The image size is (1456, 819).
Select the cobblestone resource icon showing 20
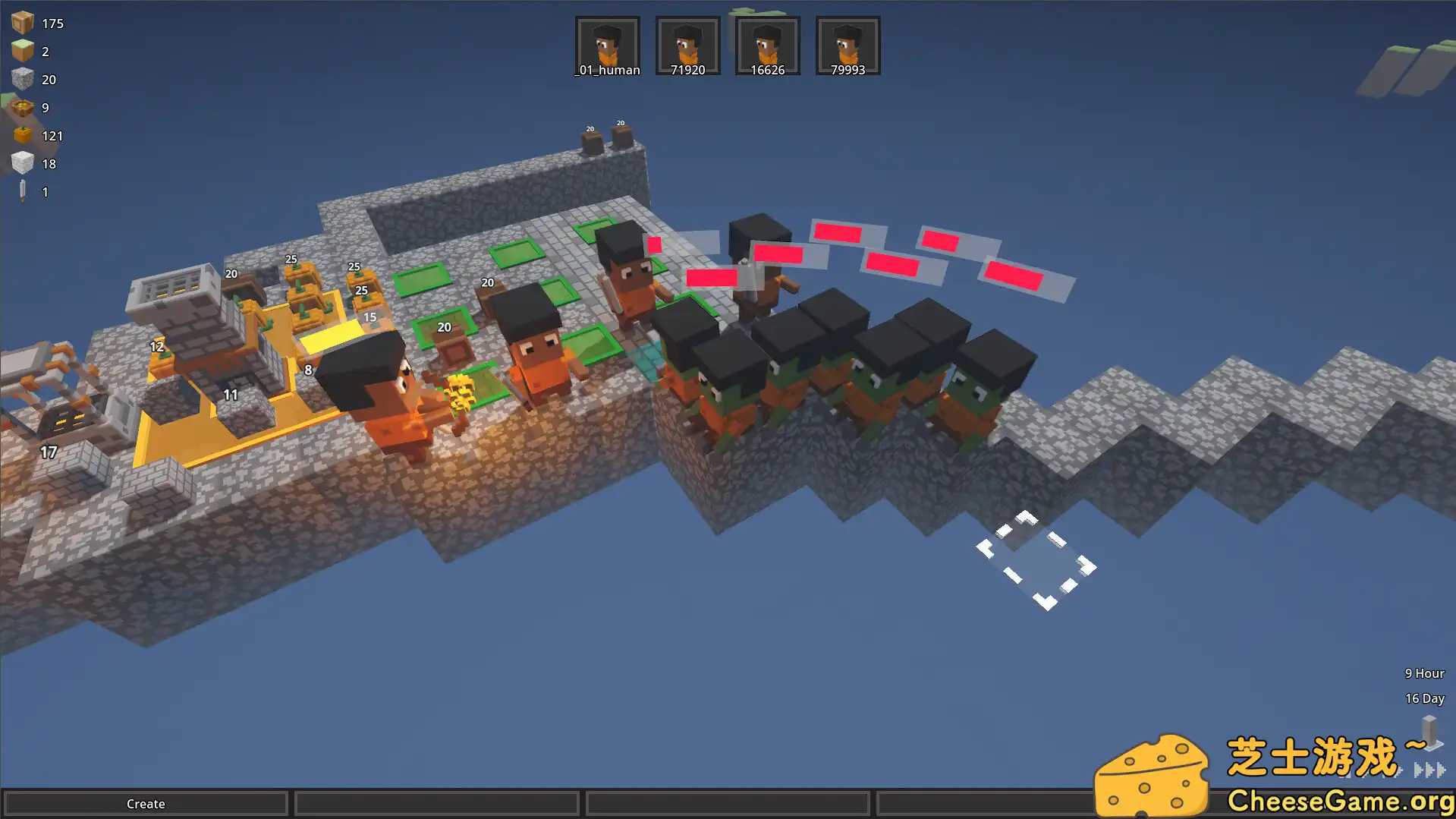(24, 79)
